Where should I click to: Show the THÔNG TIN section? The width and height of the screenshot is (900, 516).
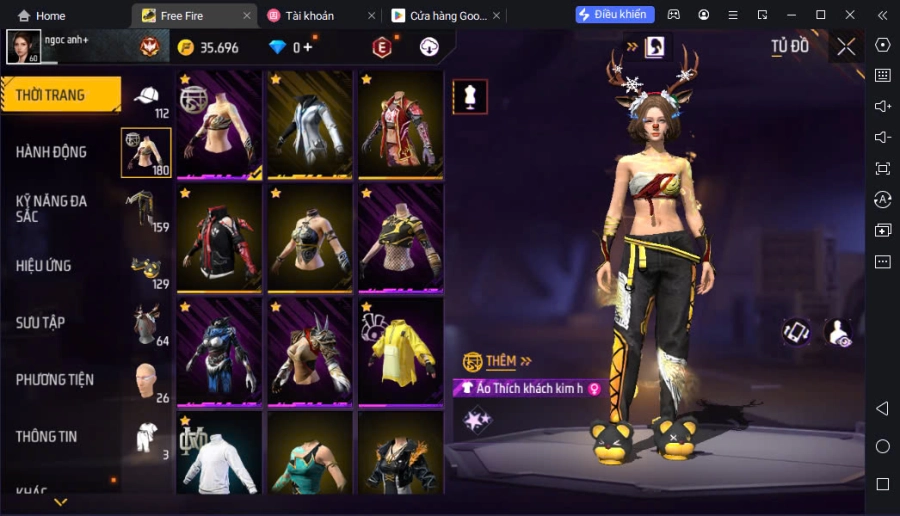pyautogui.click(x=47, y=437)
